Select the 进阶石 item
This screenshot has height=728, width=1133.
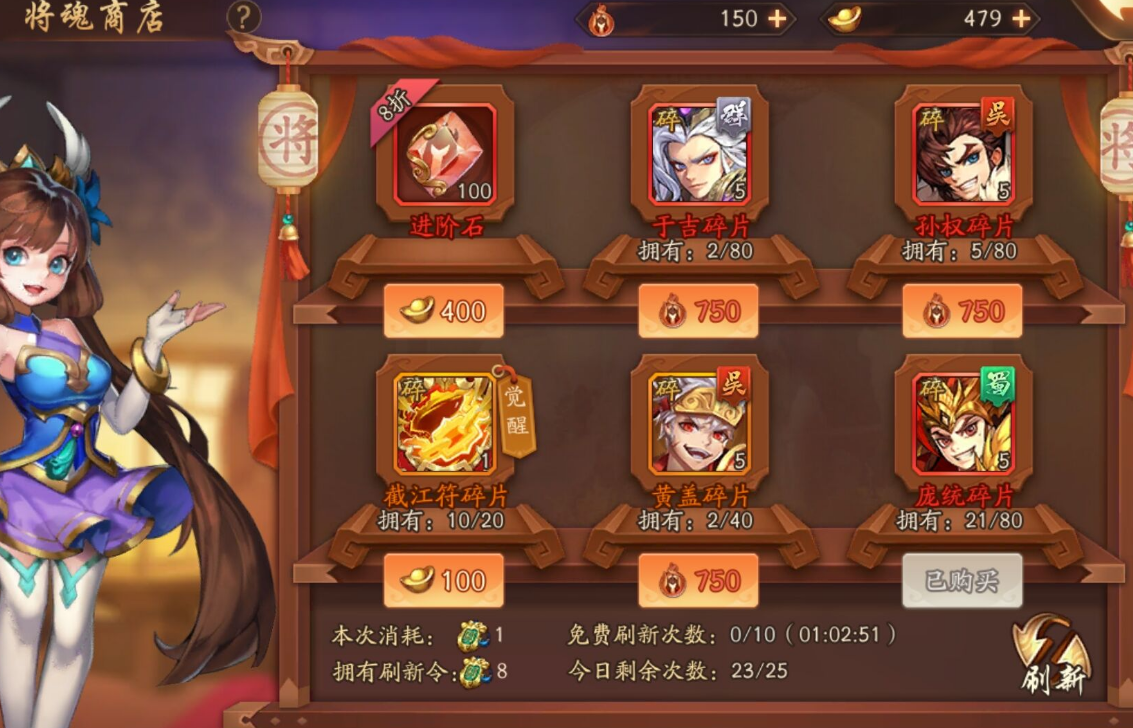(445, 154)
